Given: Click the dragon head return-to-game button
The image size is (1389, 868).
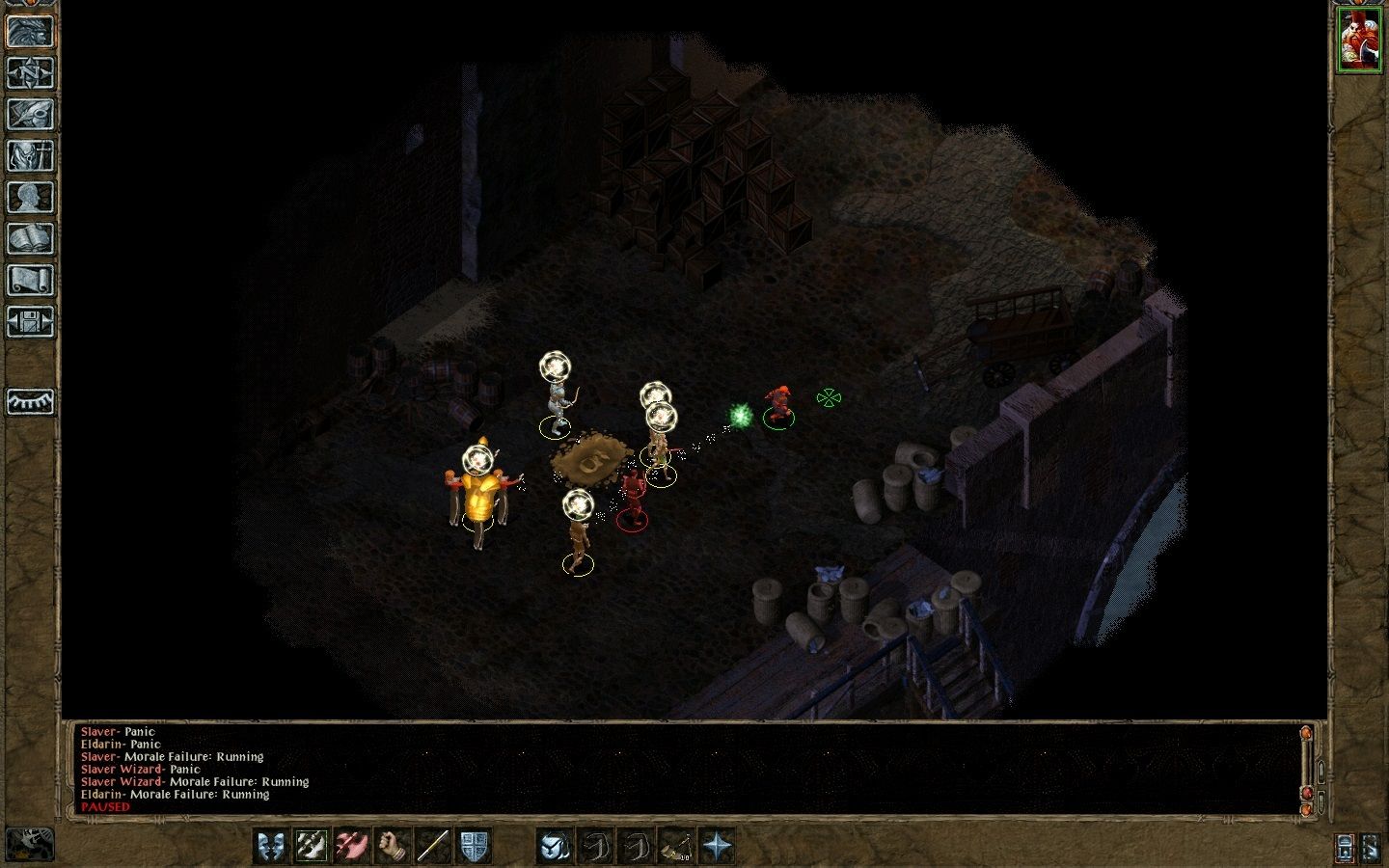Looking at the screenshot, I should 30,31.
